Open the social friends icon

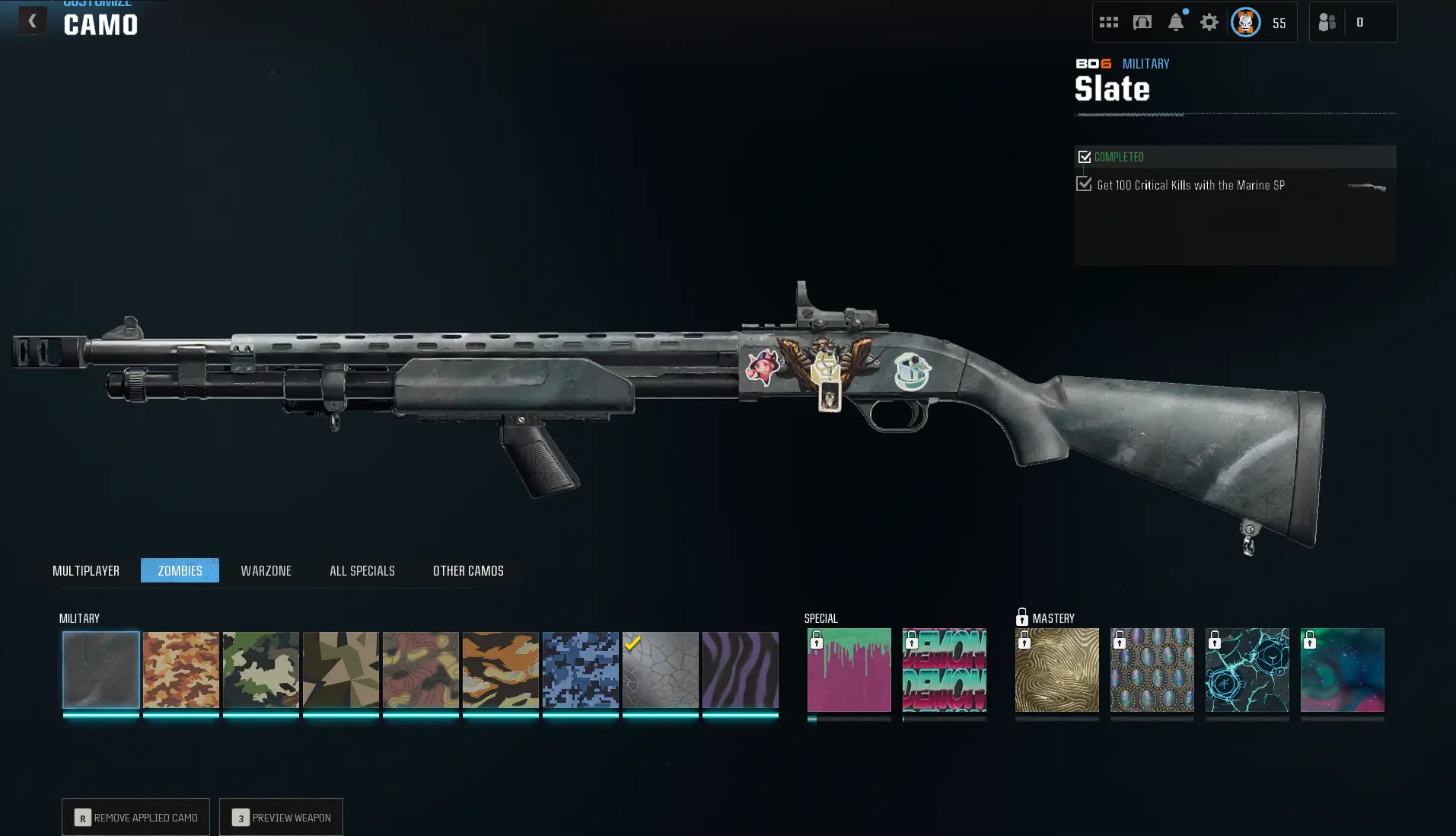point(1328,21)
